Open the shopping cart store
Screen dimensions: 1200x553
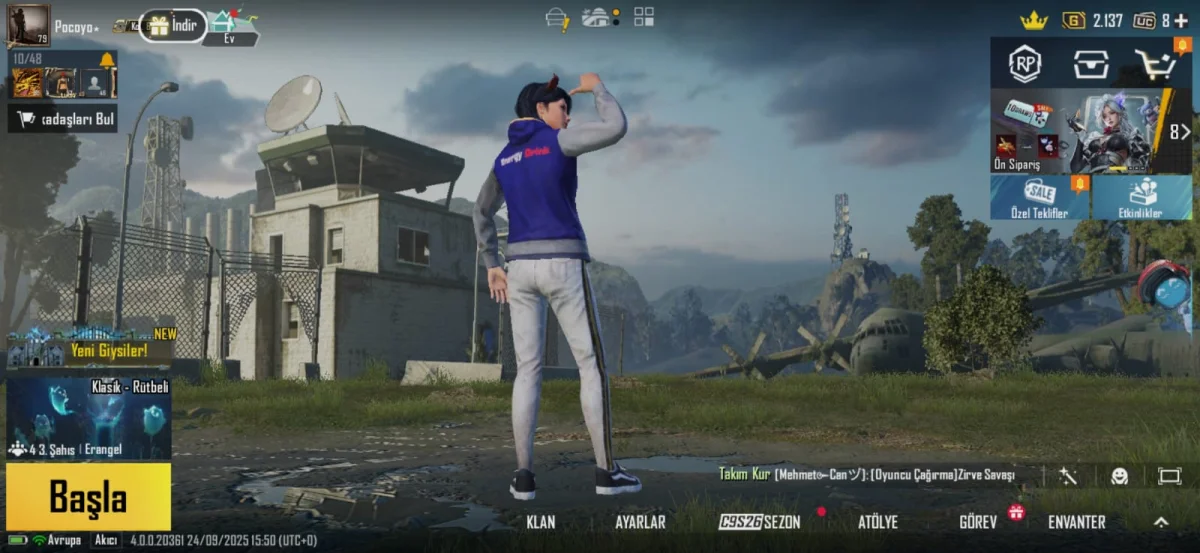point(1155,64)
